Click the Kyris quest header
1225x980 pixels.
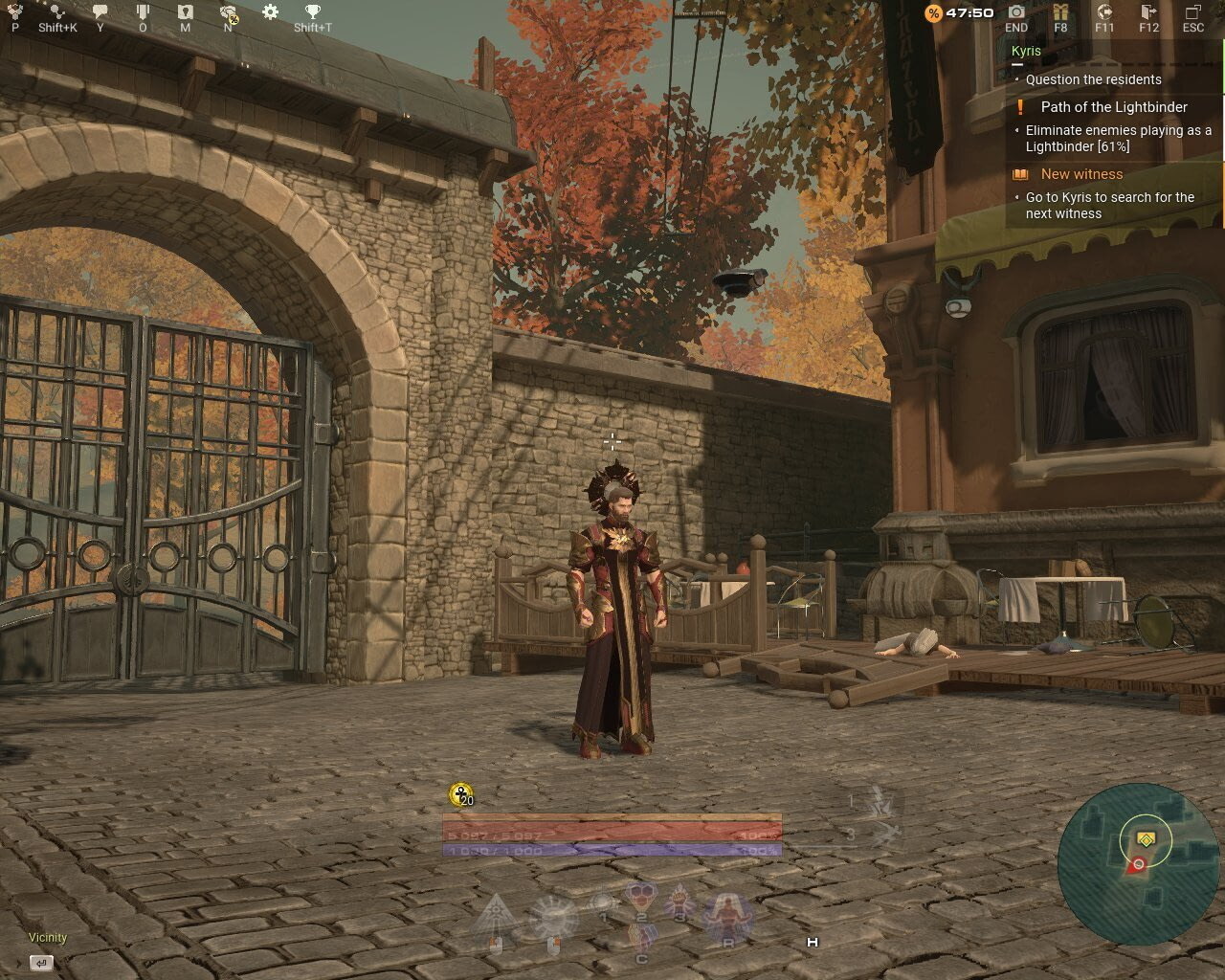point(1026,51)
